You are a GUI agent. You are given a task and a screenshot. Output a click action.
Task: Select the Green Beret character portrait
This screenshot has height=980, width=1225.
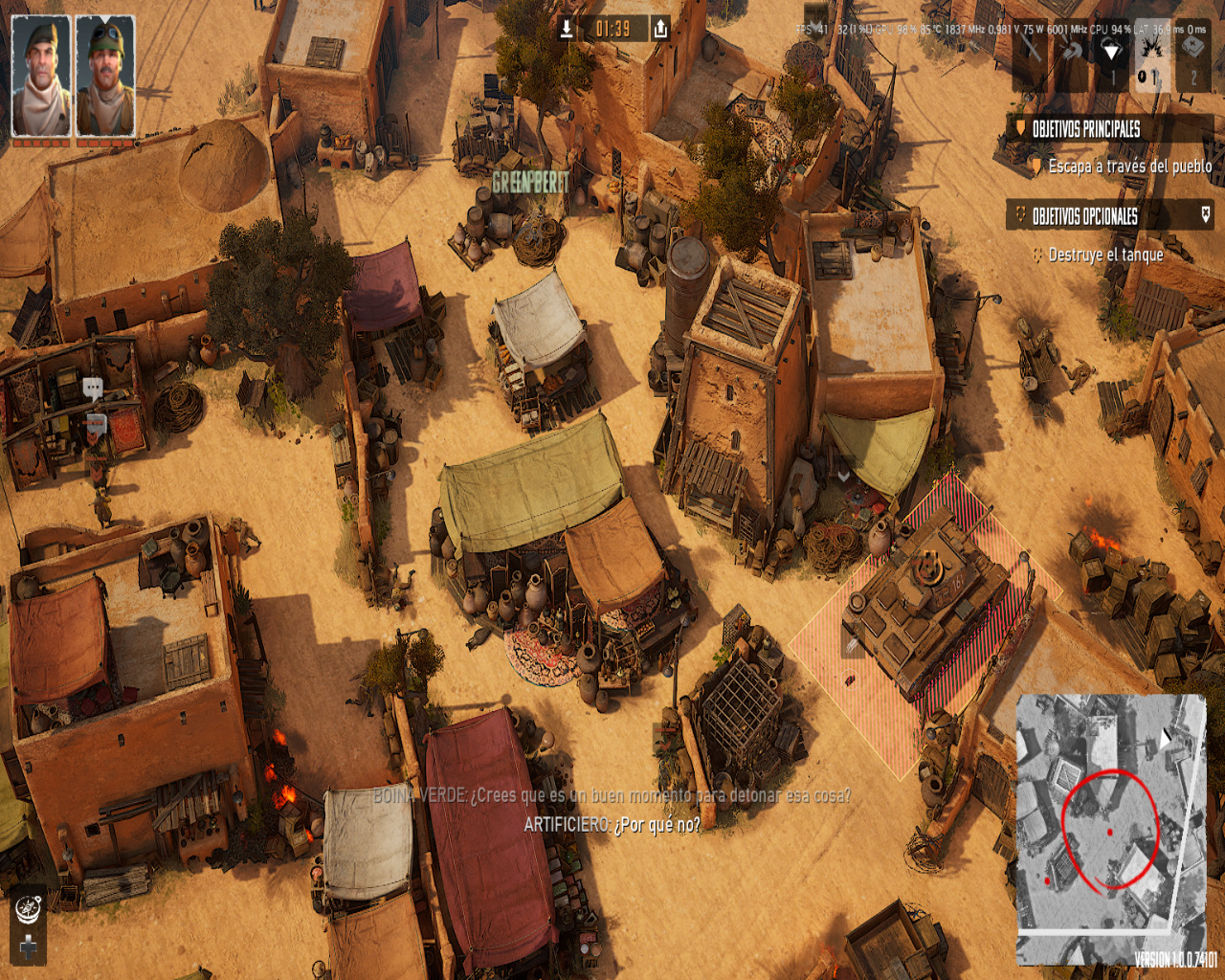41,77
